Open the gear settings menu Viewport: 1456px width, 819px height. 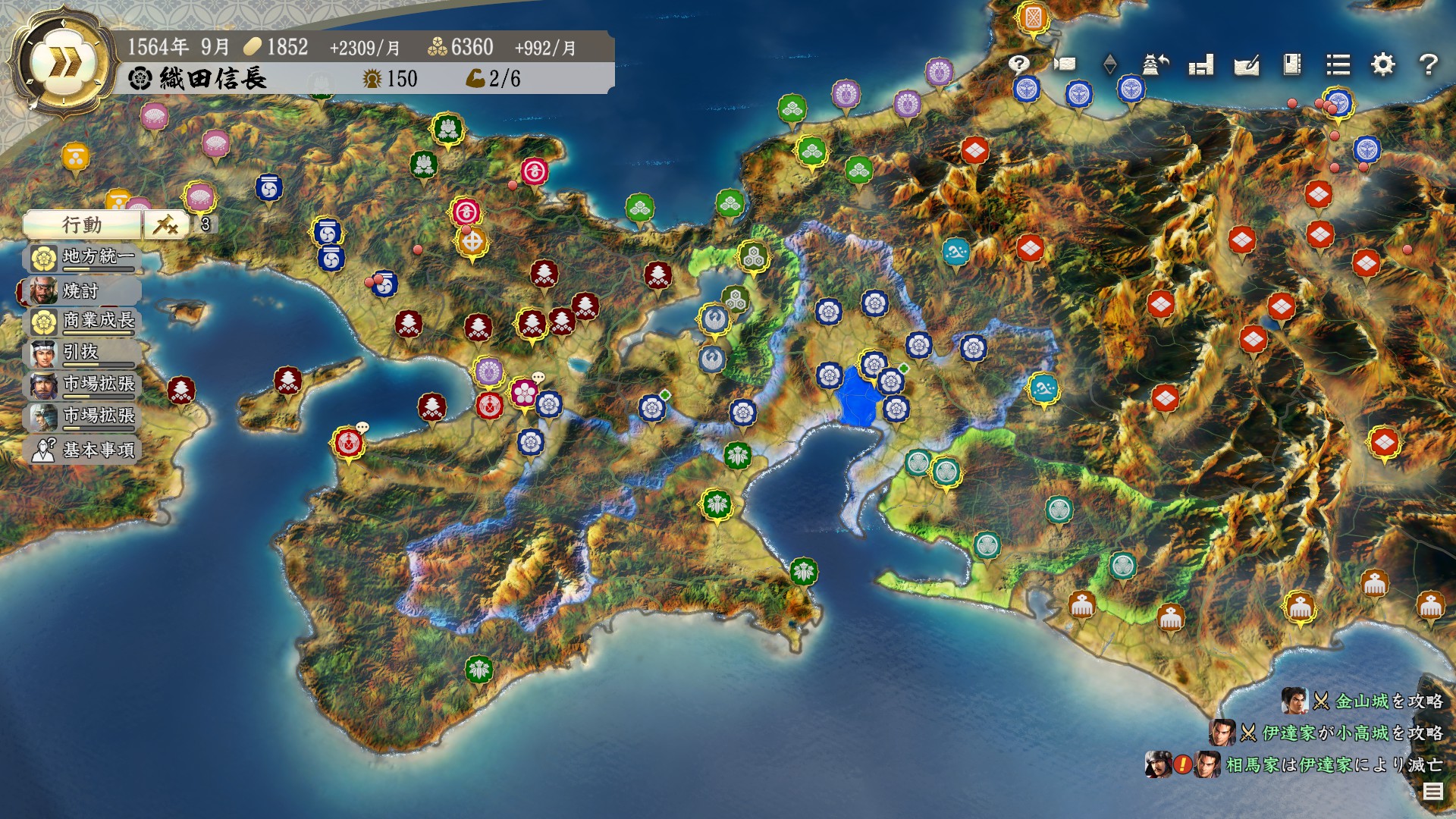(1383, 64)
